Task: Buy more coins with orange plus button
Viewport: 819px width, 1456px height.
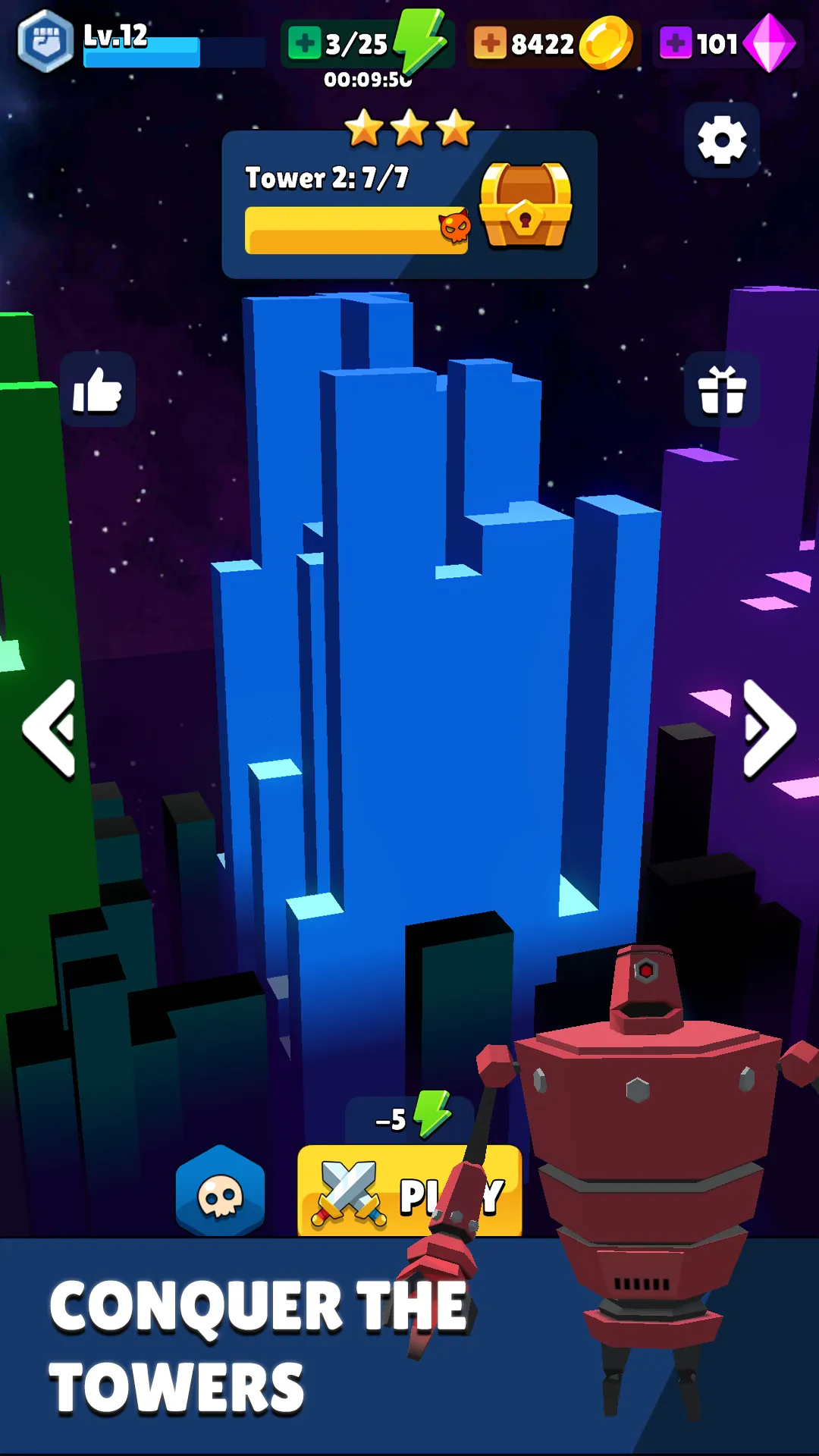Action: (489, 43)
